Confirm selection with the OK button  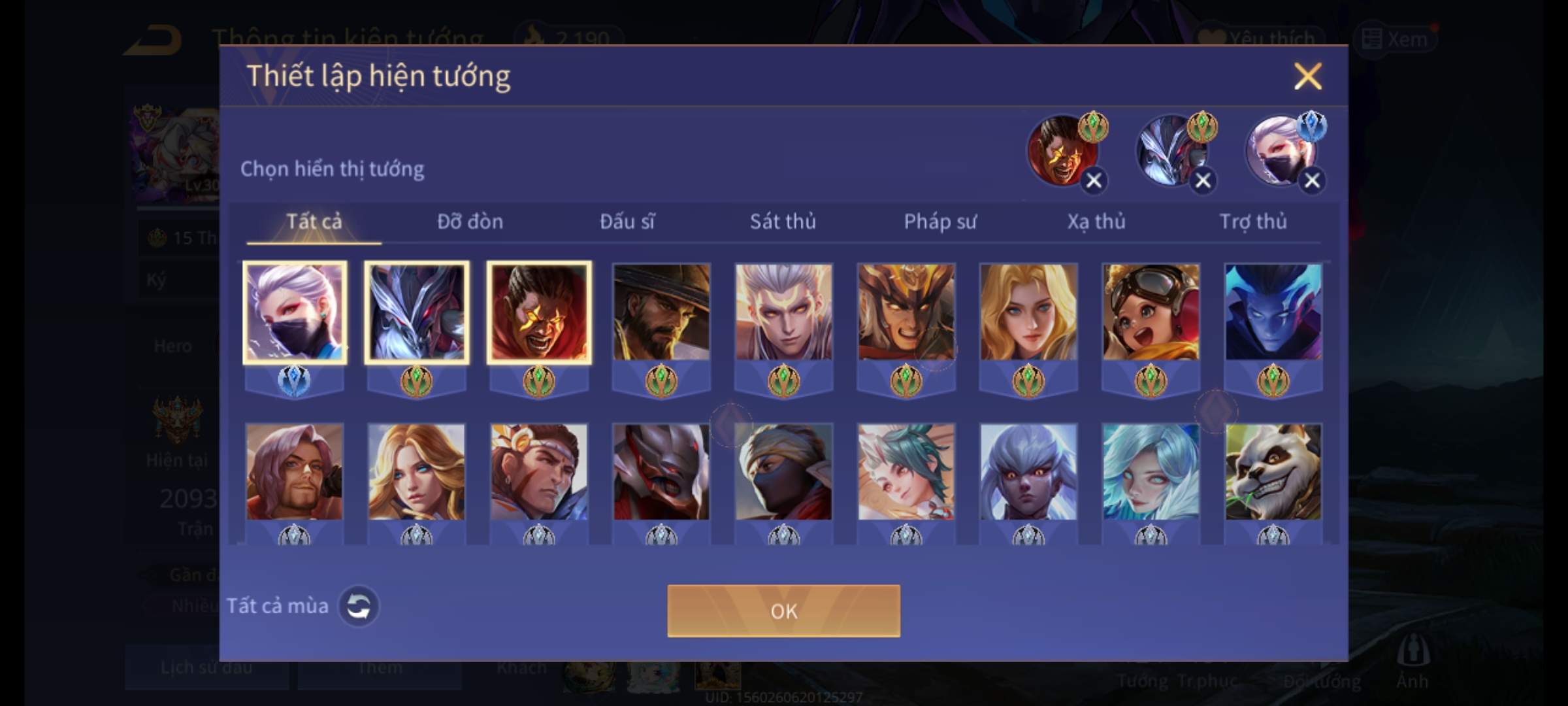(x=783, y=611)
